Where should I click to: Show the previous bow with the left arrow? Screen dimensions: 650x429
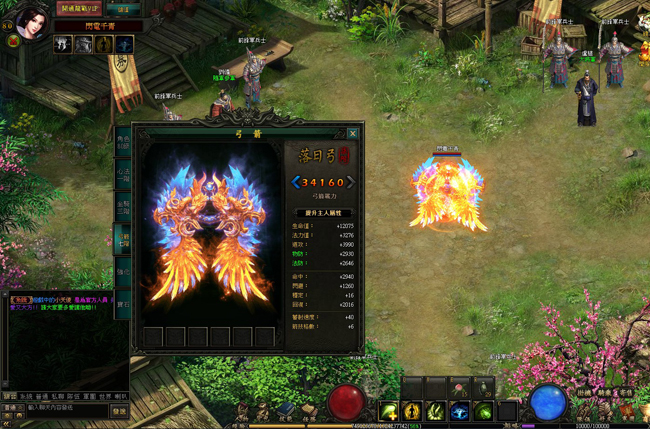pyautogui.click(x=296, y=182)
